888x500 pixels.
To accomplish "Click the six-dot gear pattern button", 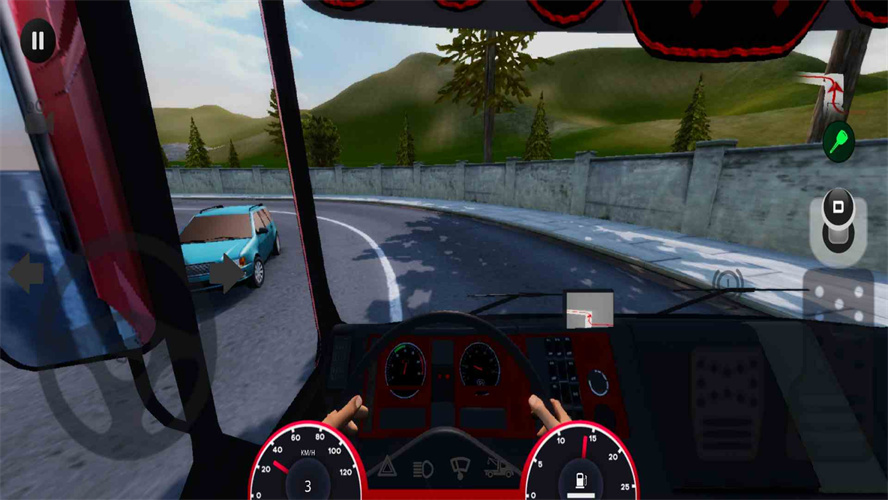I will coord(838,297).
